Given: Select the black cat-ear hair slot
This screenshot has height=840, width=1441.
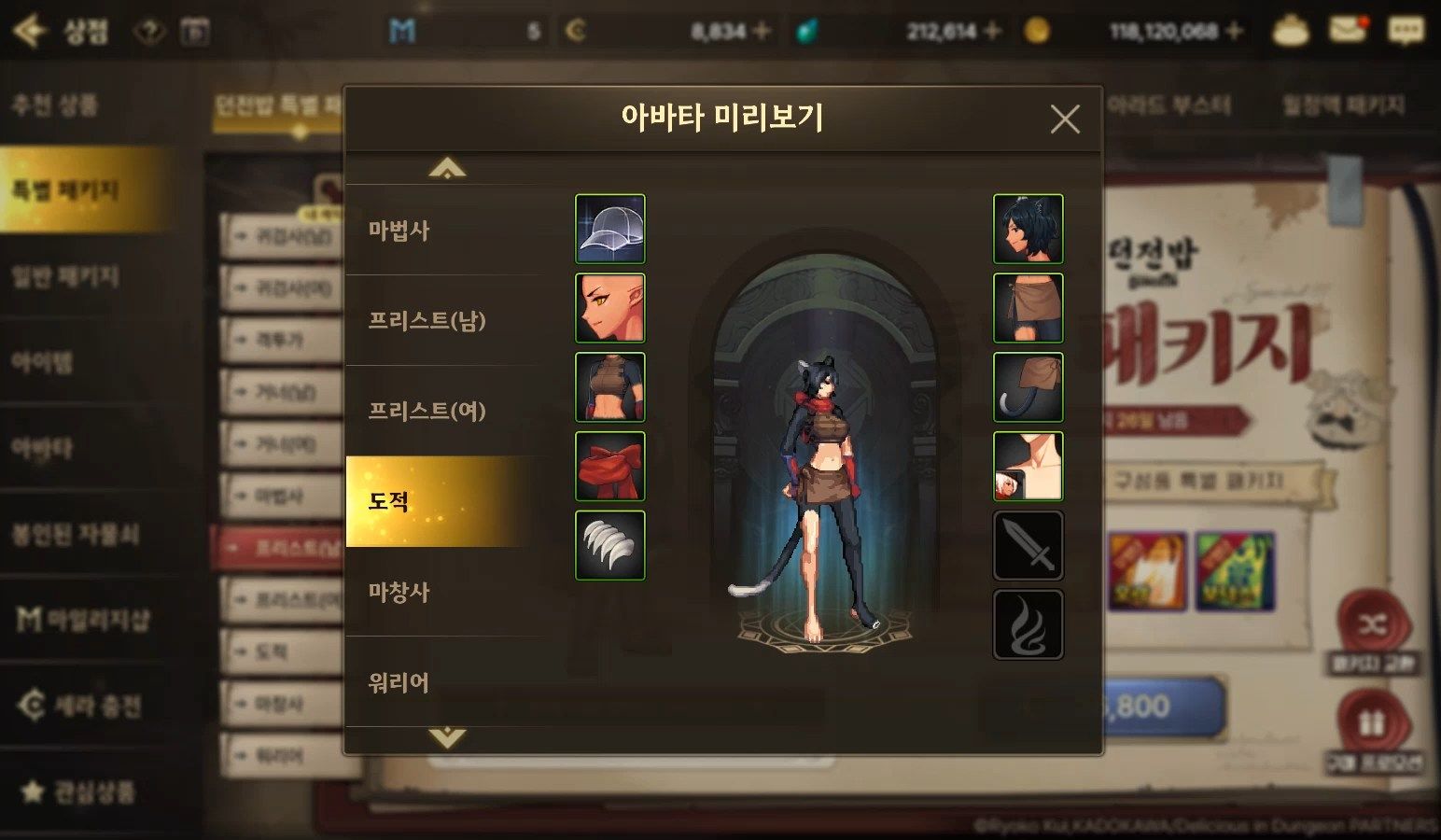Looking at the screenshot, I should point(1028,229).
